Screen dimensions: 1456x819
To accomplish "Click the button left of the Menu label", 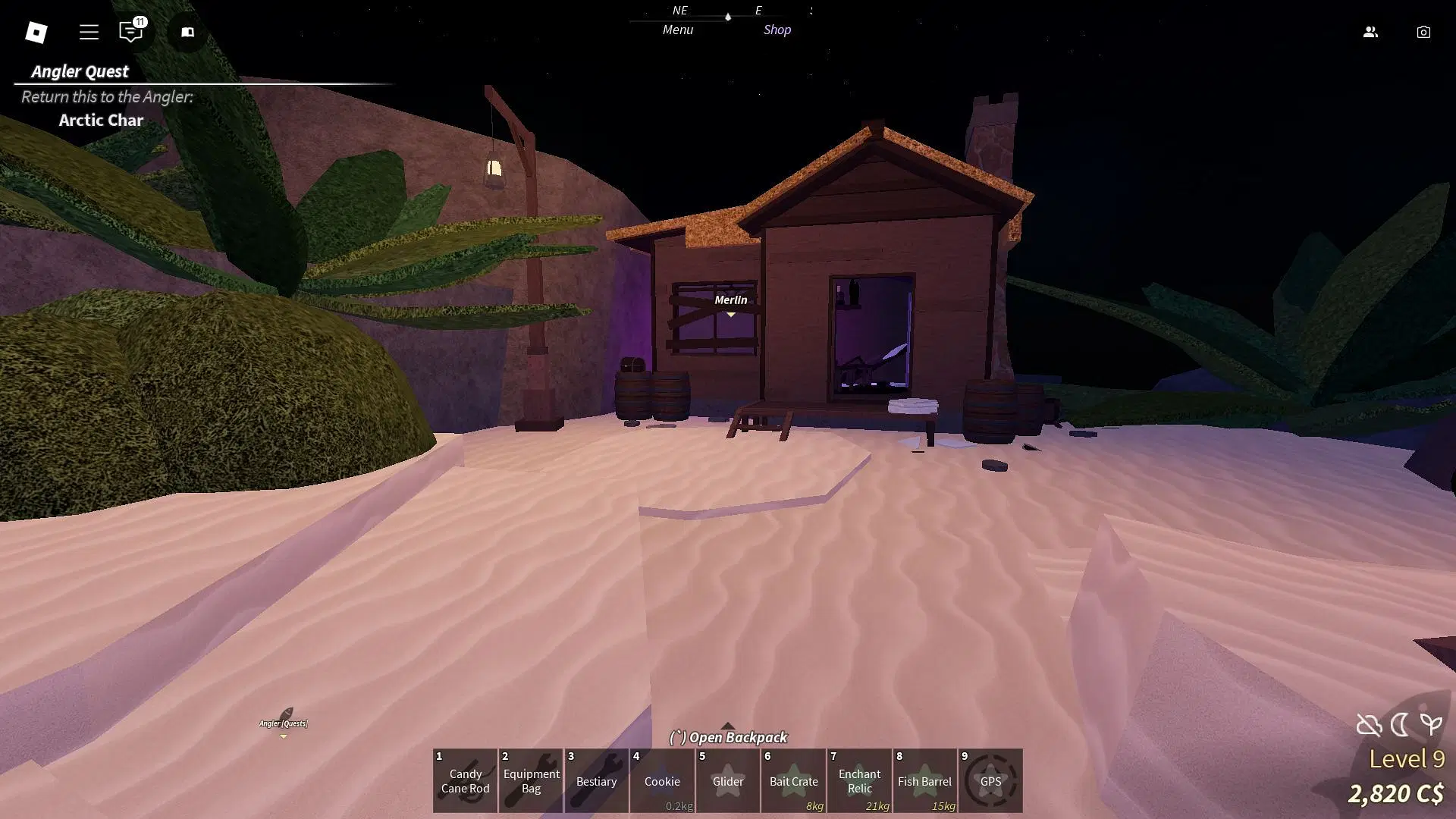I will 187,32.
